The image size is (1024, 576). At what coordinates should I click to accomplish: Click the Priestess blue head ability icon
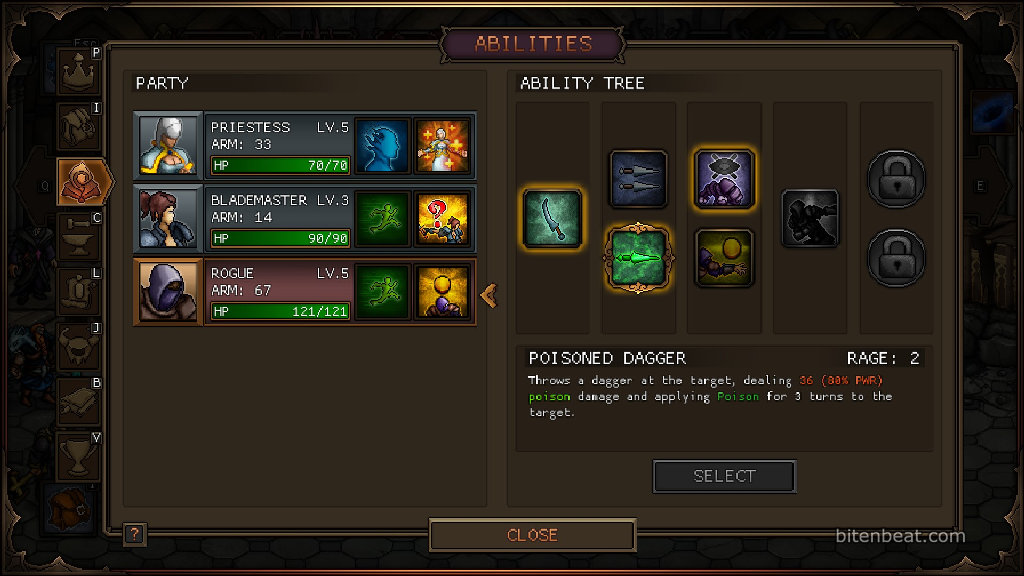(383, 146)
